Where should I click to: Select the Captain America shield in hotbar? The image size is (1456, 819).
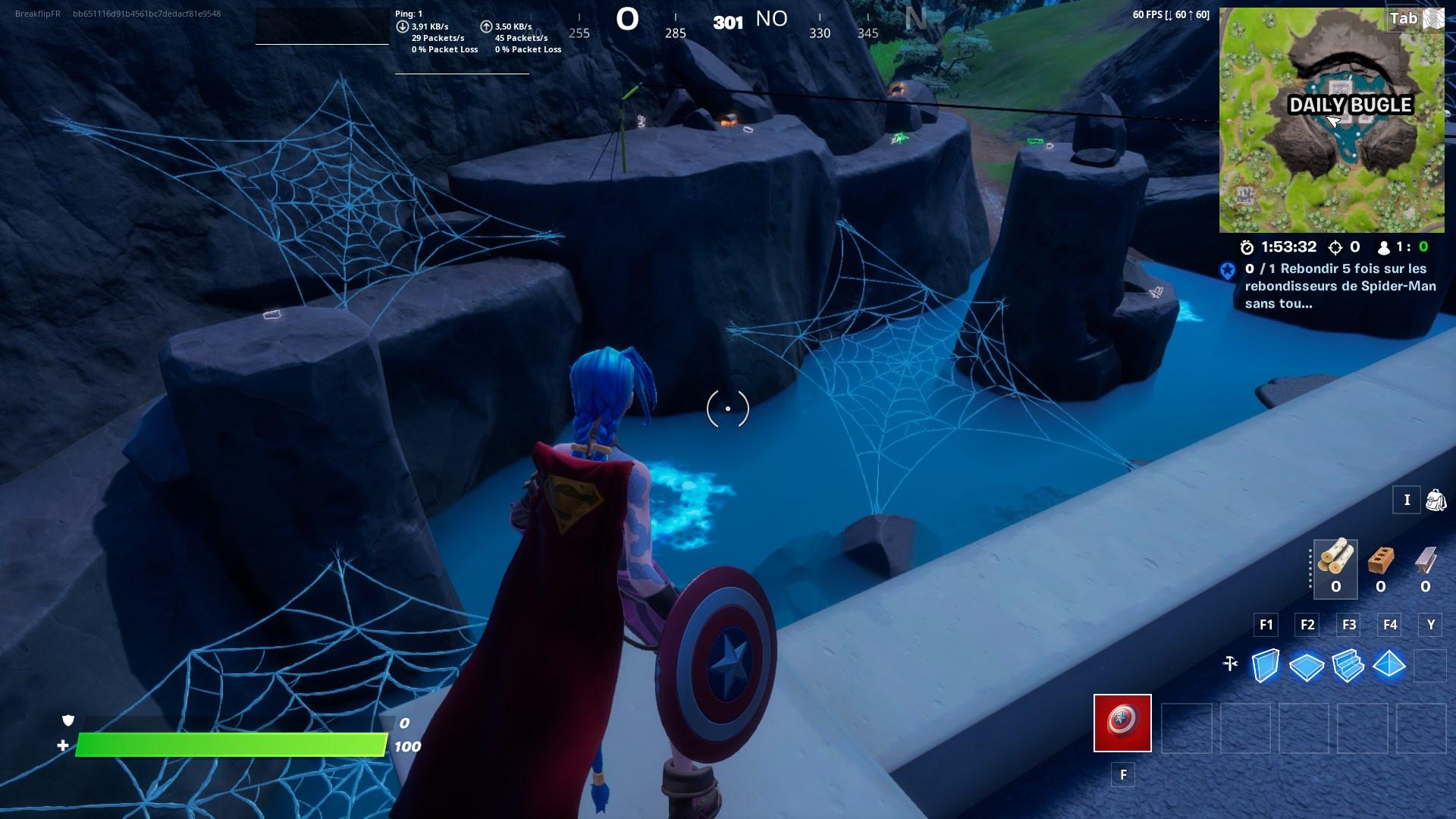1122,723
